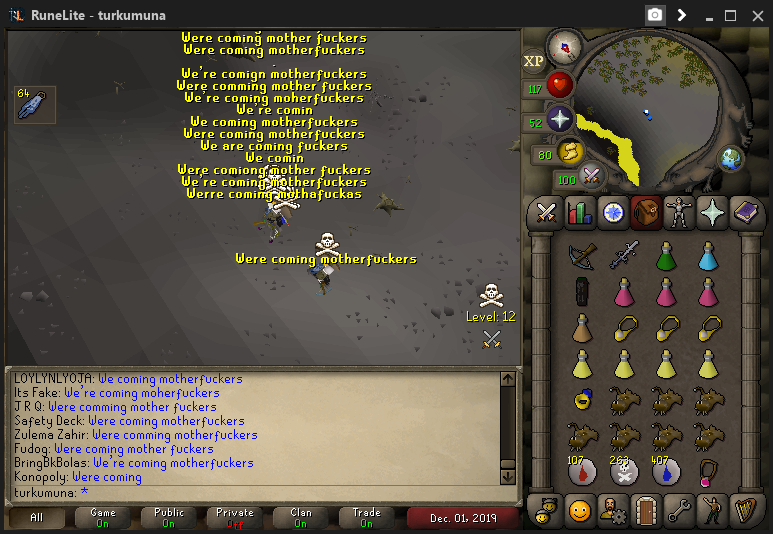Switch to the Skills tab
The image size is (773, 534).
pyautogui.click(x=579, y=212)
